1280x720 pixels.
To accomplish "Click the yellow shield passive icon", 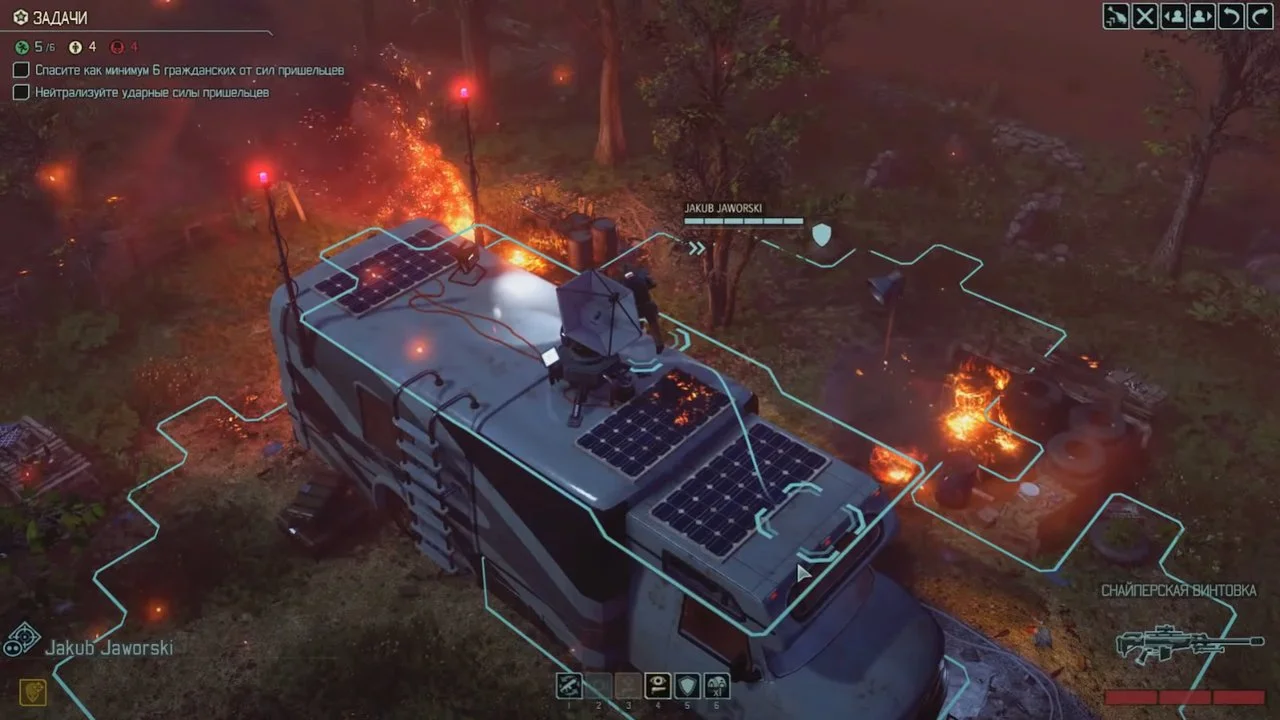I will tap(32, 691).
